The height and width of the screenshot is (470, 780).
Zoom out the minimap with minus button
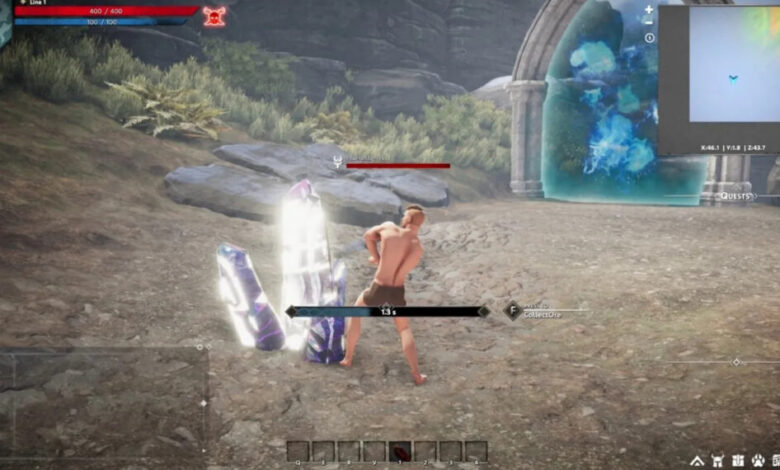point(649,22)
